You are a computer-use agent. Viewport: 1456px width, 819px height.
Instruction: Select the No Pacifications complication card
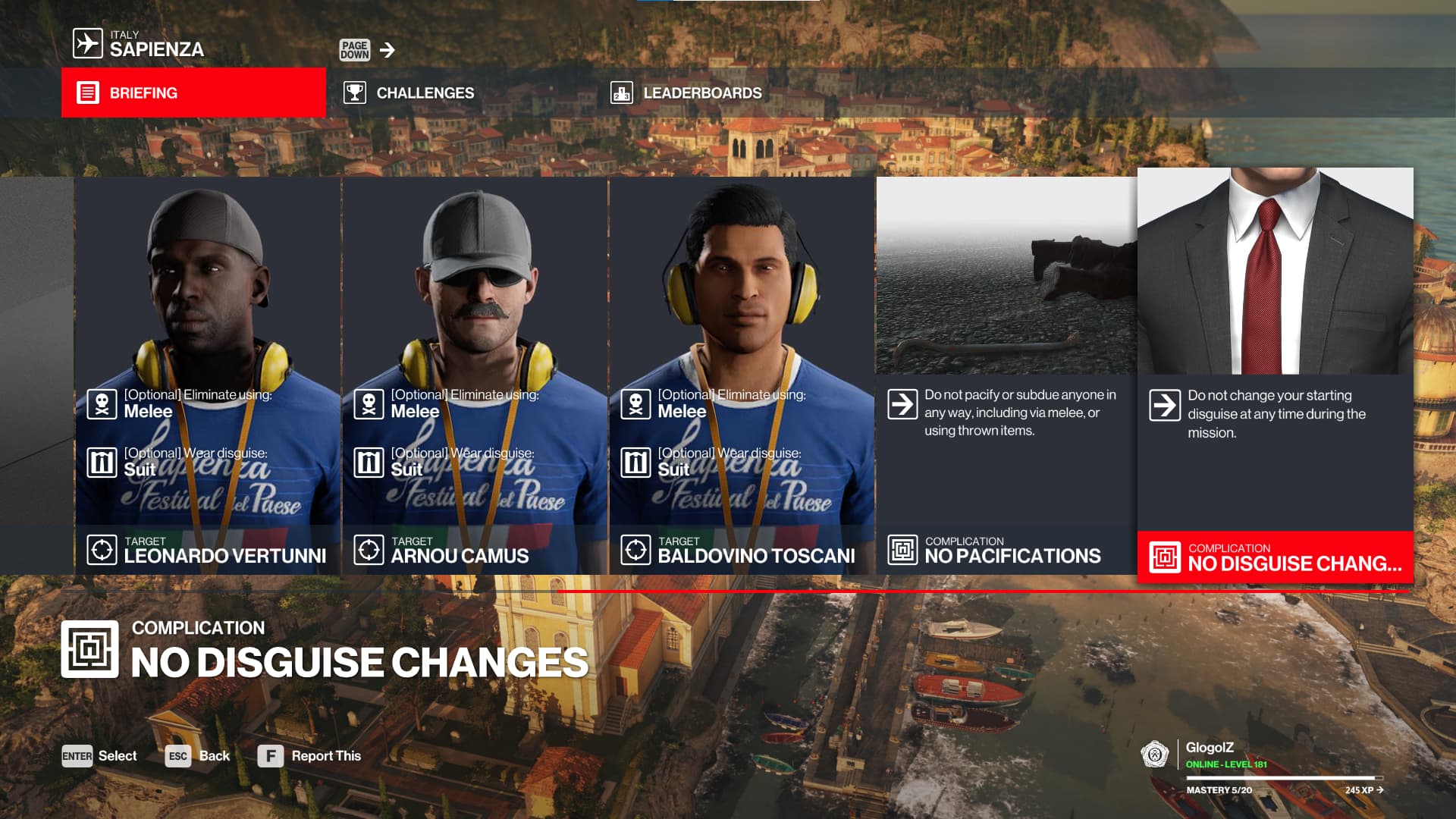click(1006, 375)
